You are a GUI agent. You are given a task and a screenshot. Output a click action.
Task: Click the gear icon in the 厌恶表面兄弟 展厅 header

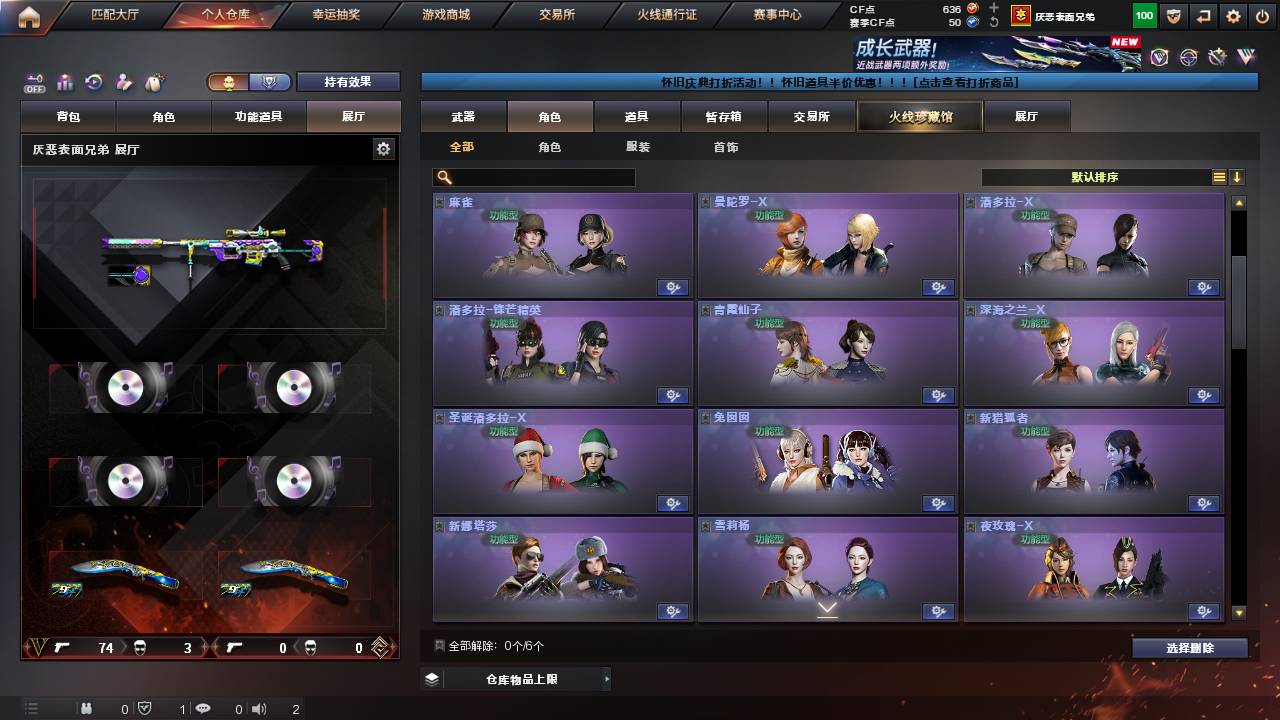[x=384, y=147]
